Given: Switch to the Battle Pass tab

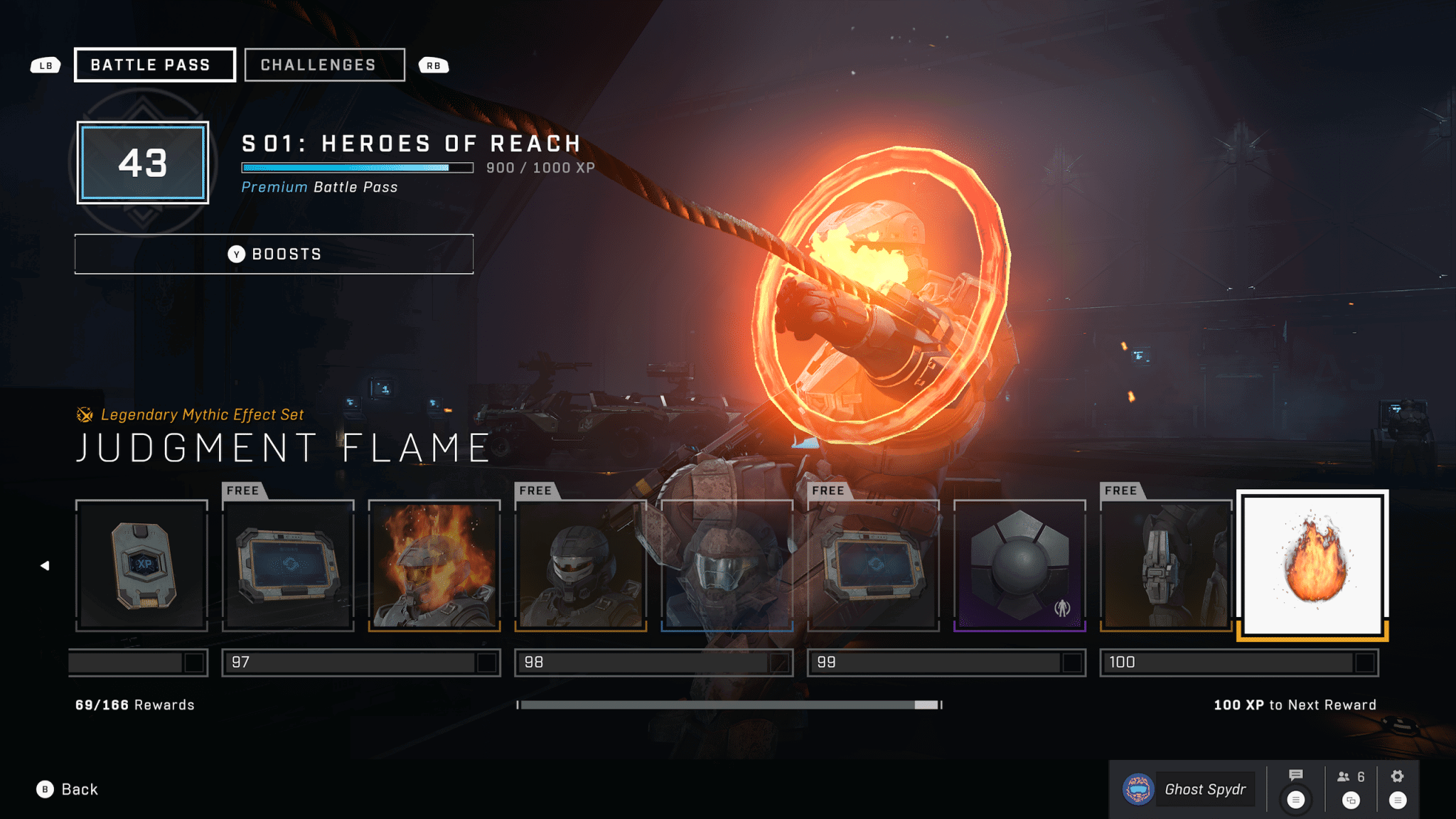Looking at the screenshot, I should (x=154, y=65).
